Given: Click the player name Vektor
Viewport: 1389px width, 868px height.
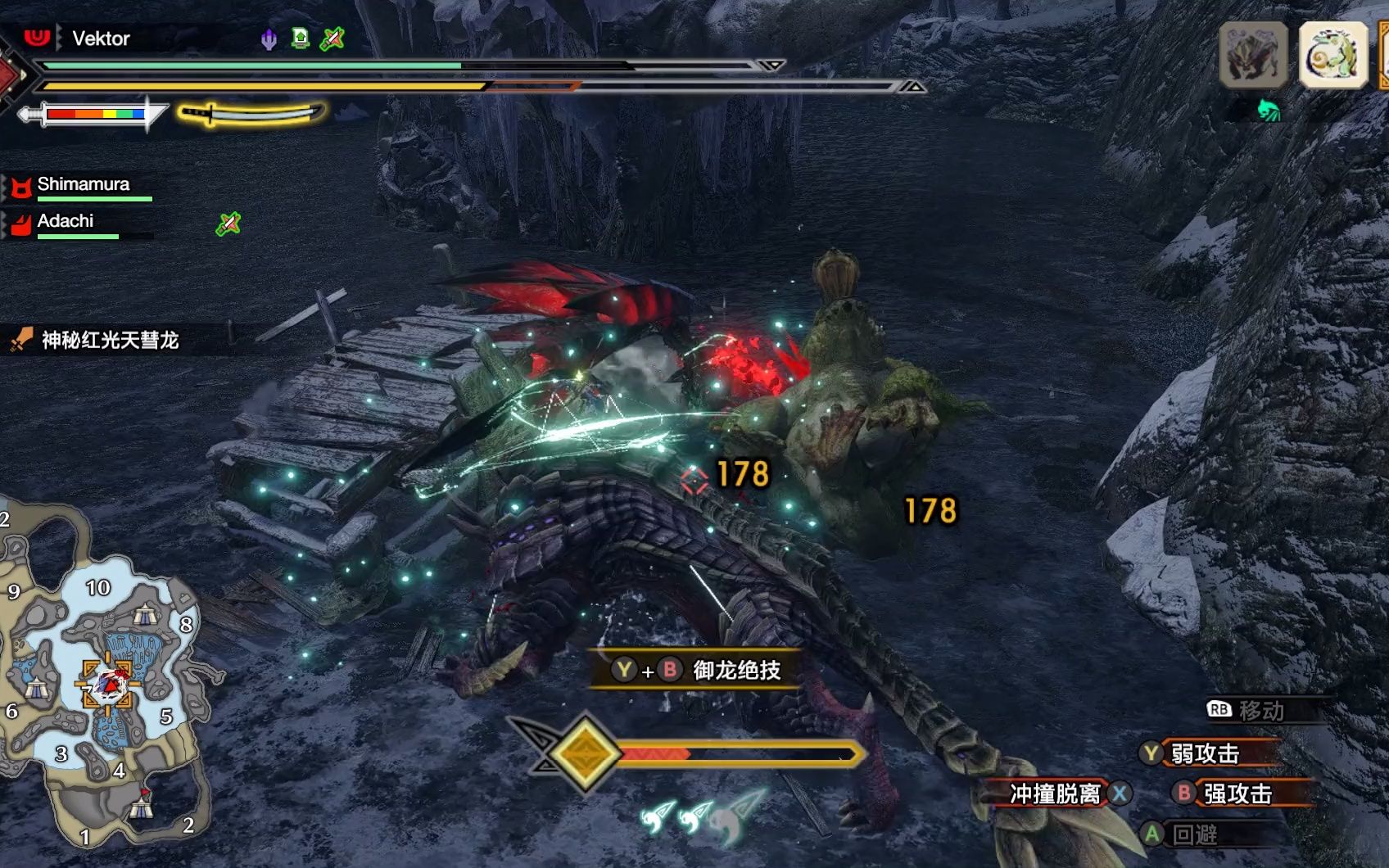Looking at the screenshot, I should 101,38.
